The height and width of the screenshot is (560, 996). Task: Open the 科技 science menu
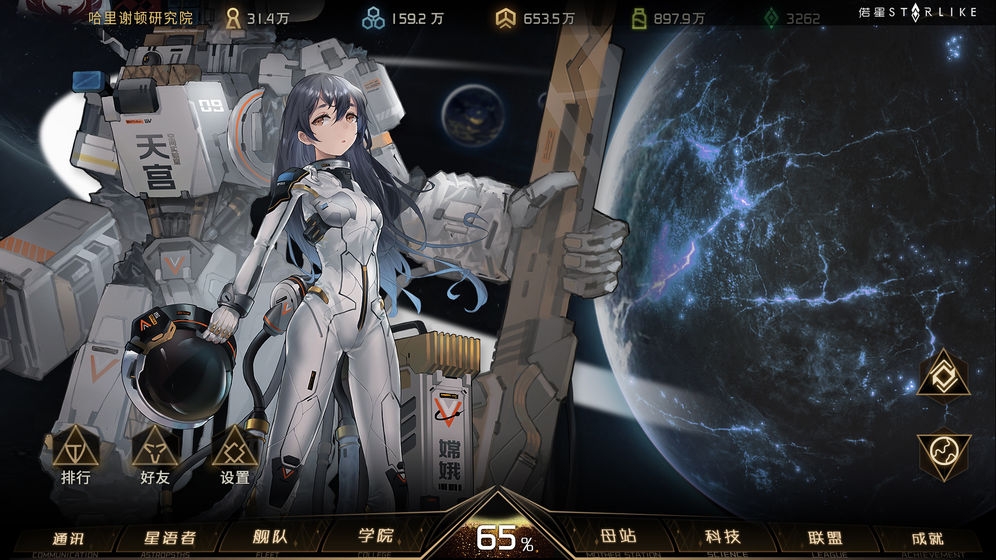click(x=722, y=537)
